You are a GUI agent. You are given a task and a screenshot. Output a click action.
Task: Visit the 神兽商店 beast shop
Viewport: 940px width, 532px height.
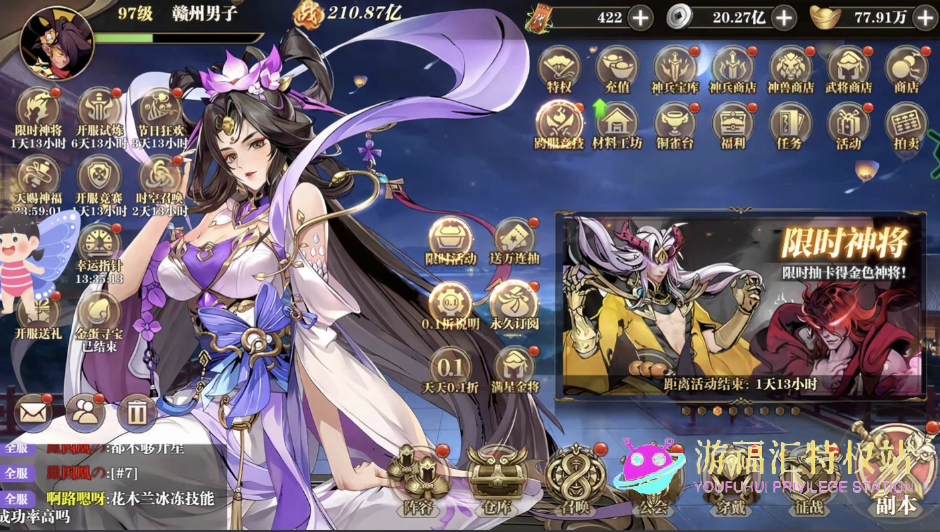click(x=790, y=69)
